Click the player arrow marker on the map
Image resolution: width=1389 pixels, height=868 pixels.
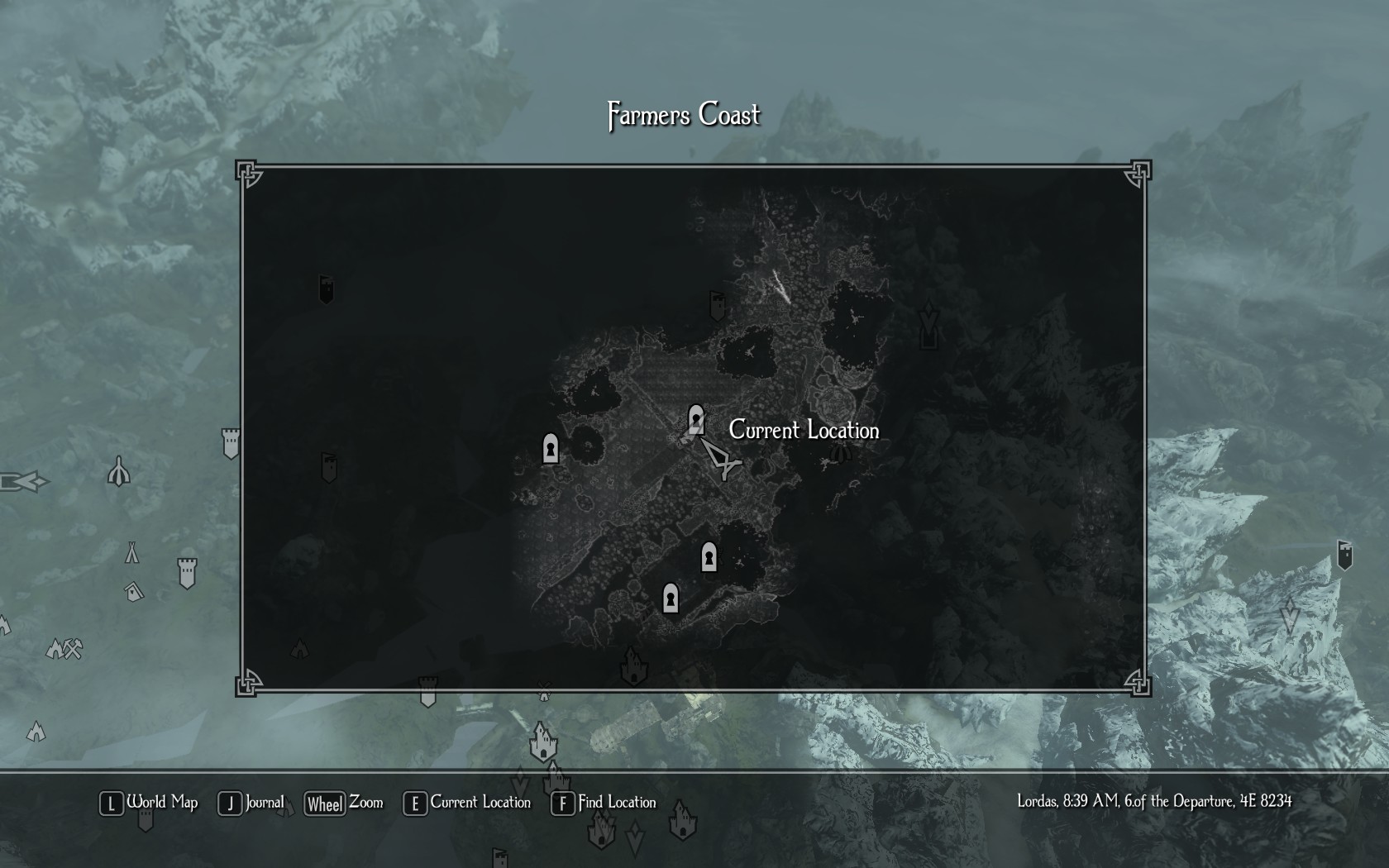pyautogui.click(x=720, y=459)
